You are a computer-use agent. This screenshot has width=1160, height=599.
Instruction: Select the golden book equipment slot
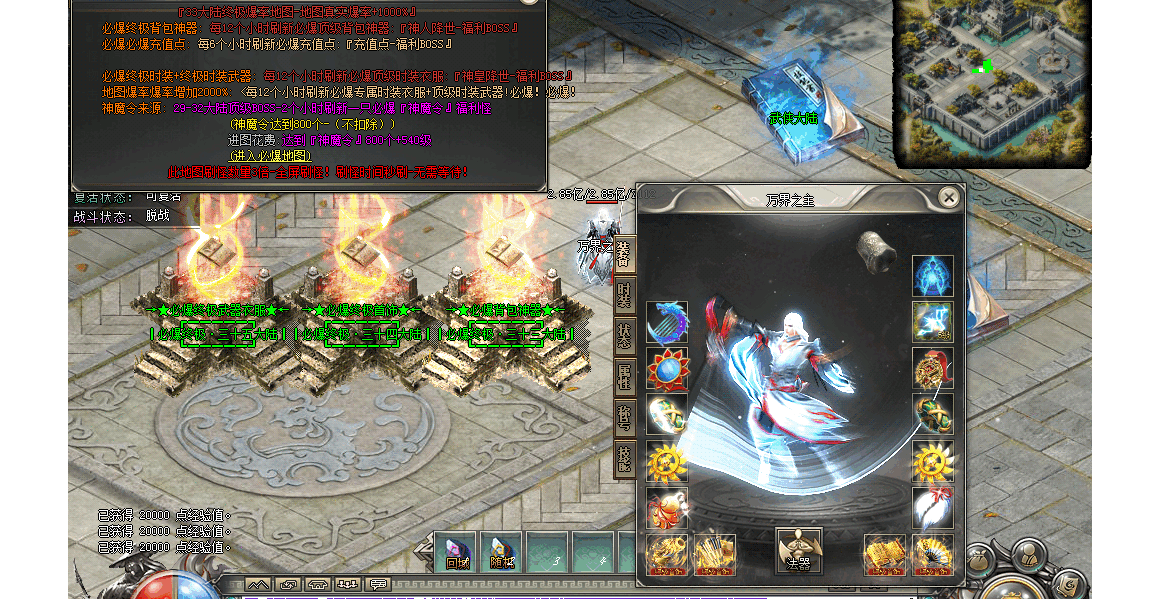(x=884, y=553)
